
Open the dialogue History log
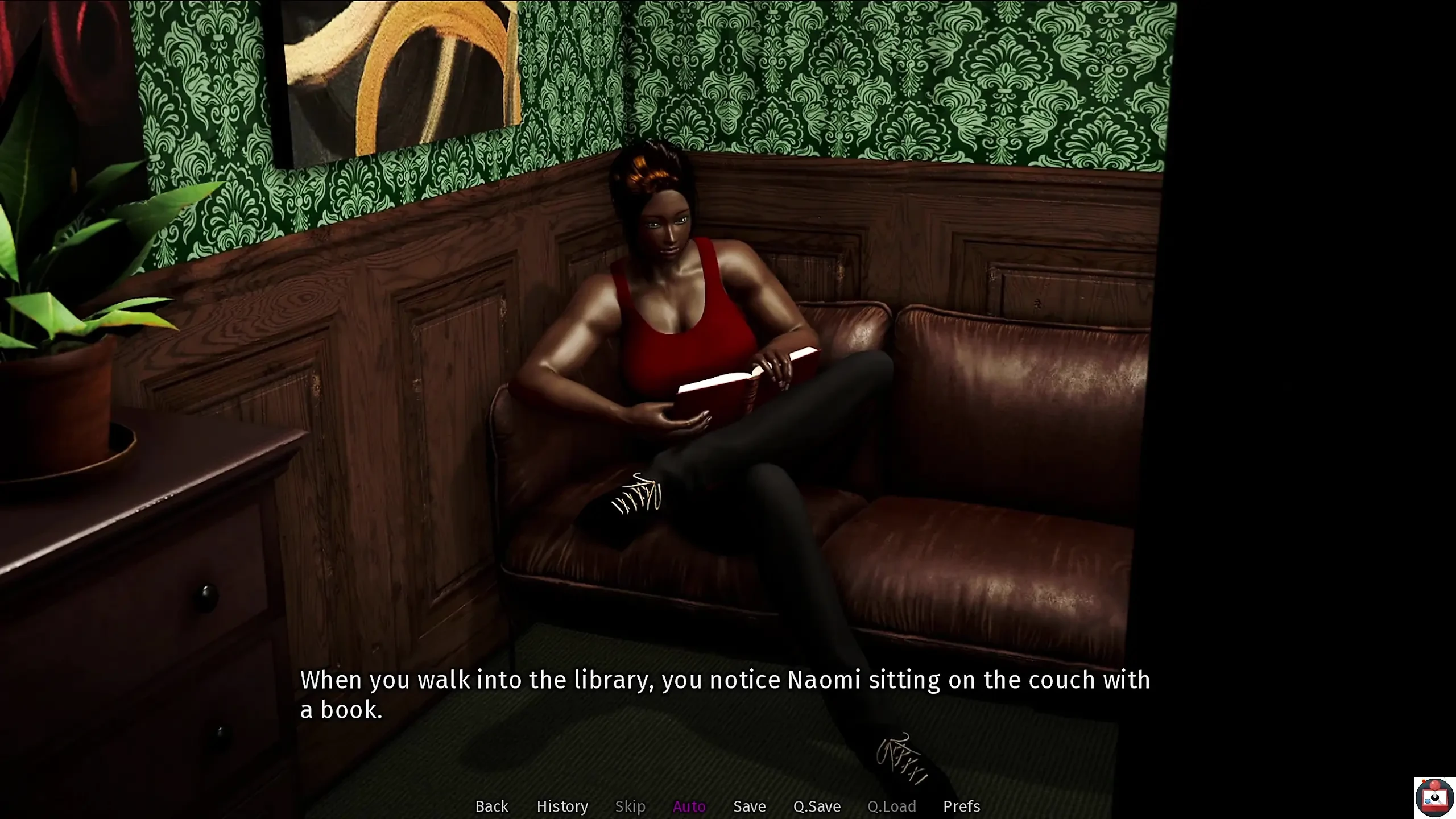pos(562,806)
